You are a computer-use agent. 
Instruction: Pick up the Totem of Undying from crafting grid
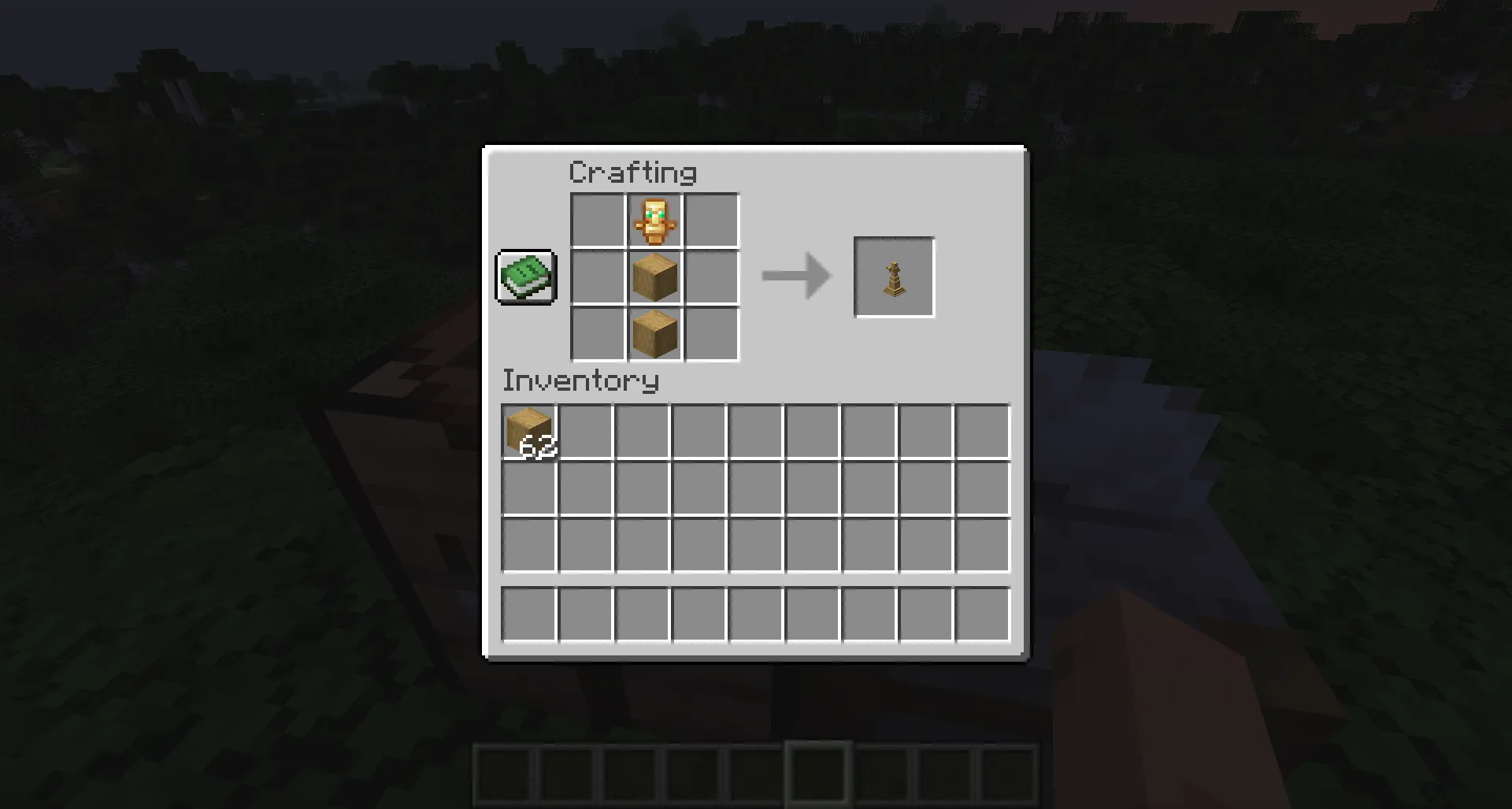coord(654,221)
